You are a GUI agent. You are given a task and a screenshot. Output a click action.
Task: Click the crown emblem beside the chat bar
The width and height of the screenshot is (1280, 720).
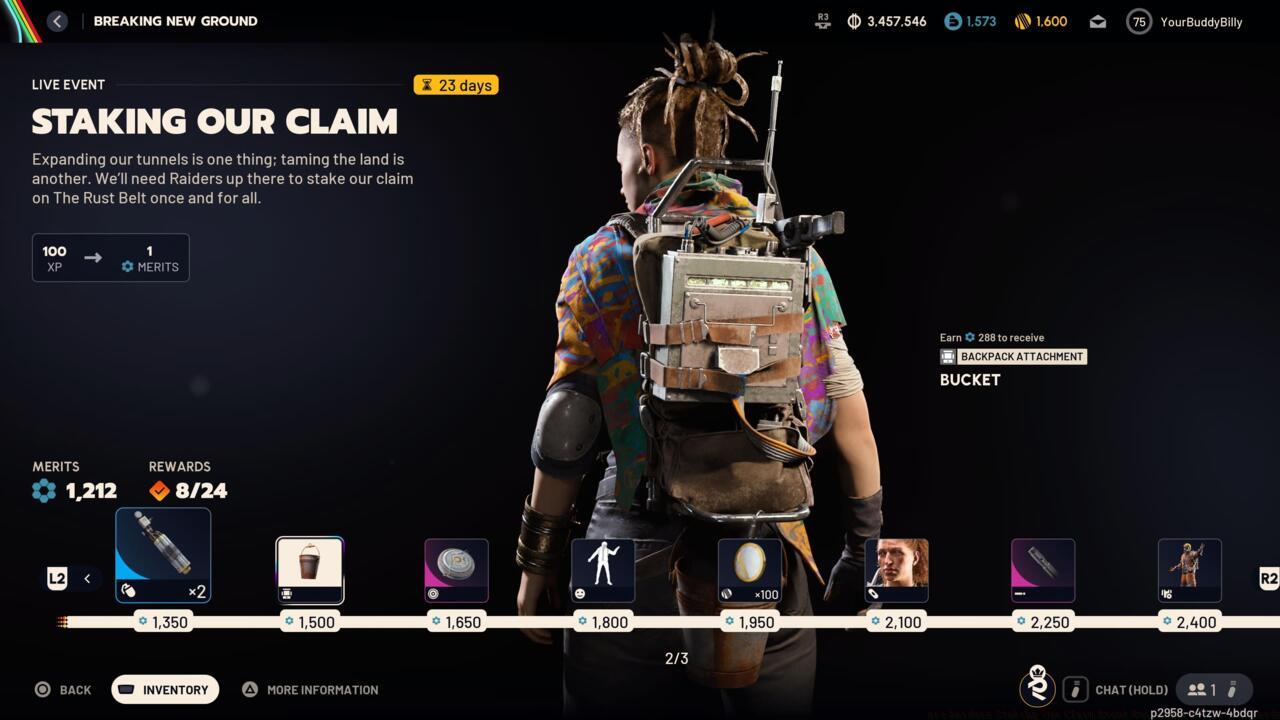tap(1038, 689)
